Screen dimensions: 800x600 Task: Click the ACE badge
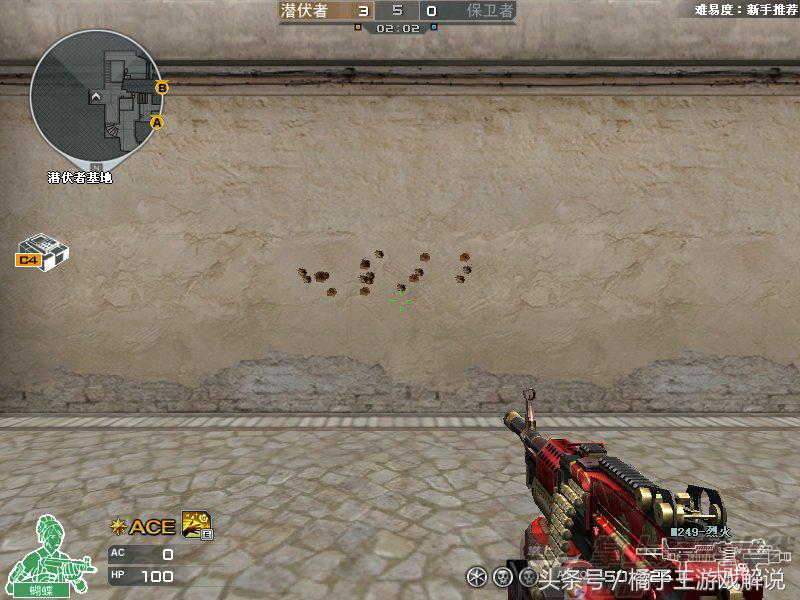[x=143, y=527]
